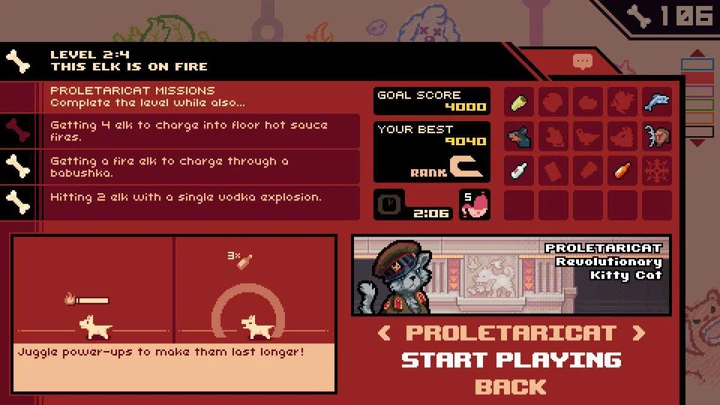Click the up arrow above color swatches
The height and width of the screenshot is (405, 720).
tap(697, 53)
